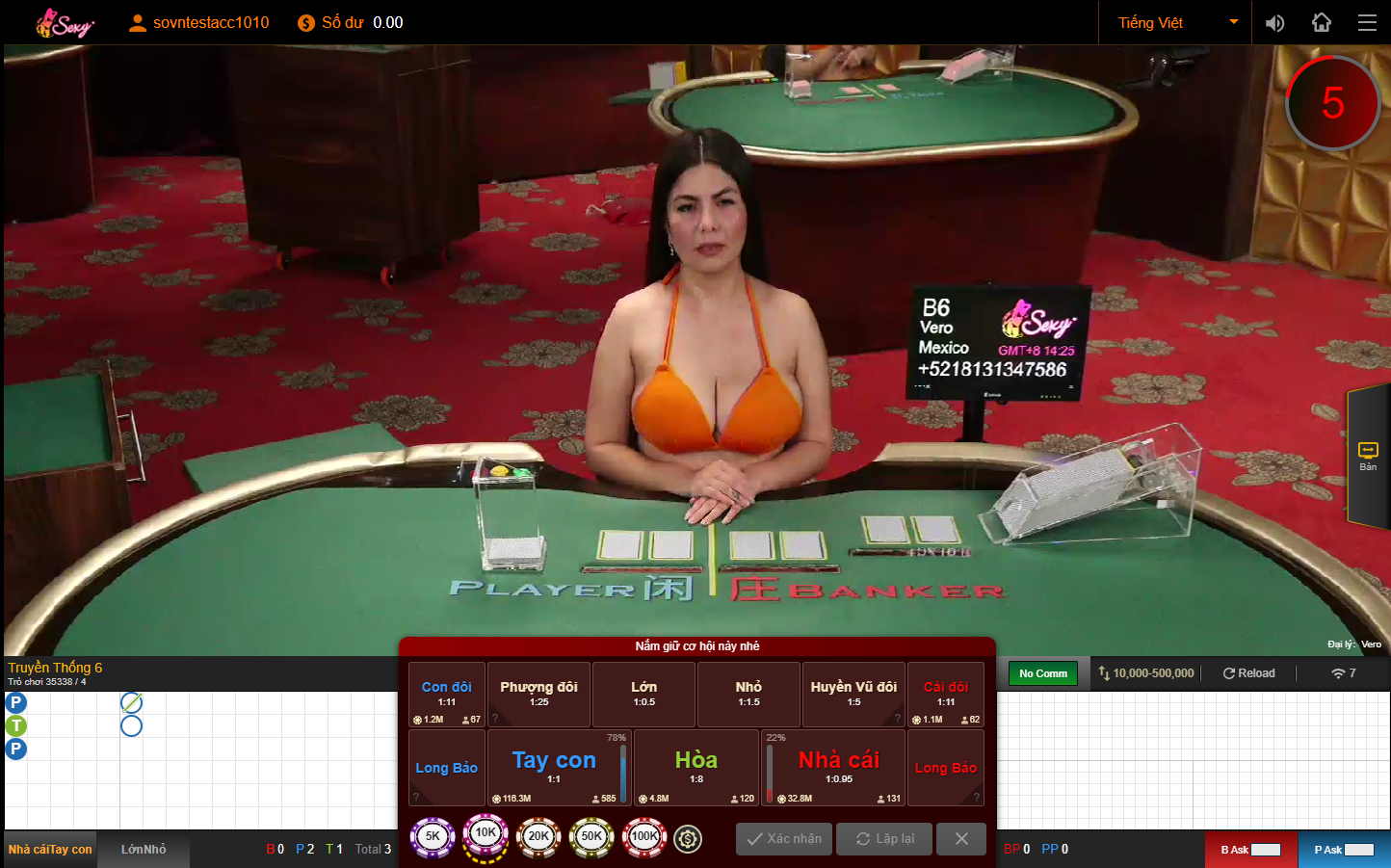
Task: Select the 100K betting chip
Action: tap(644, 837)
